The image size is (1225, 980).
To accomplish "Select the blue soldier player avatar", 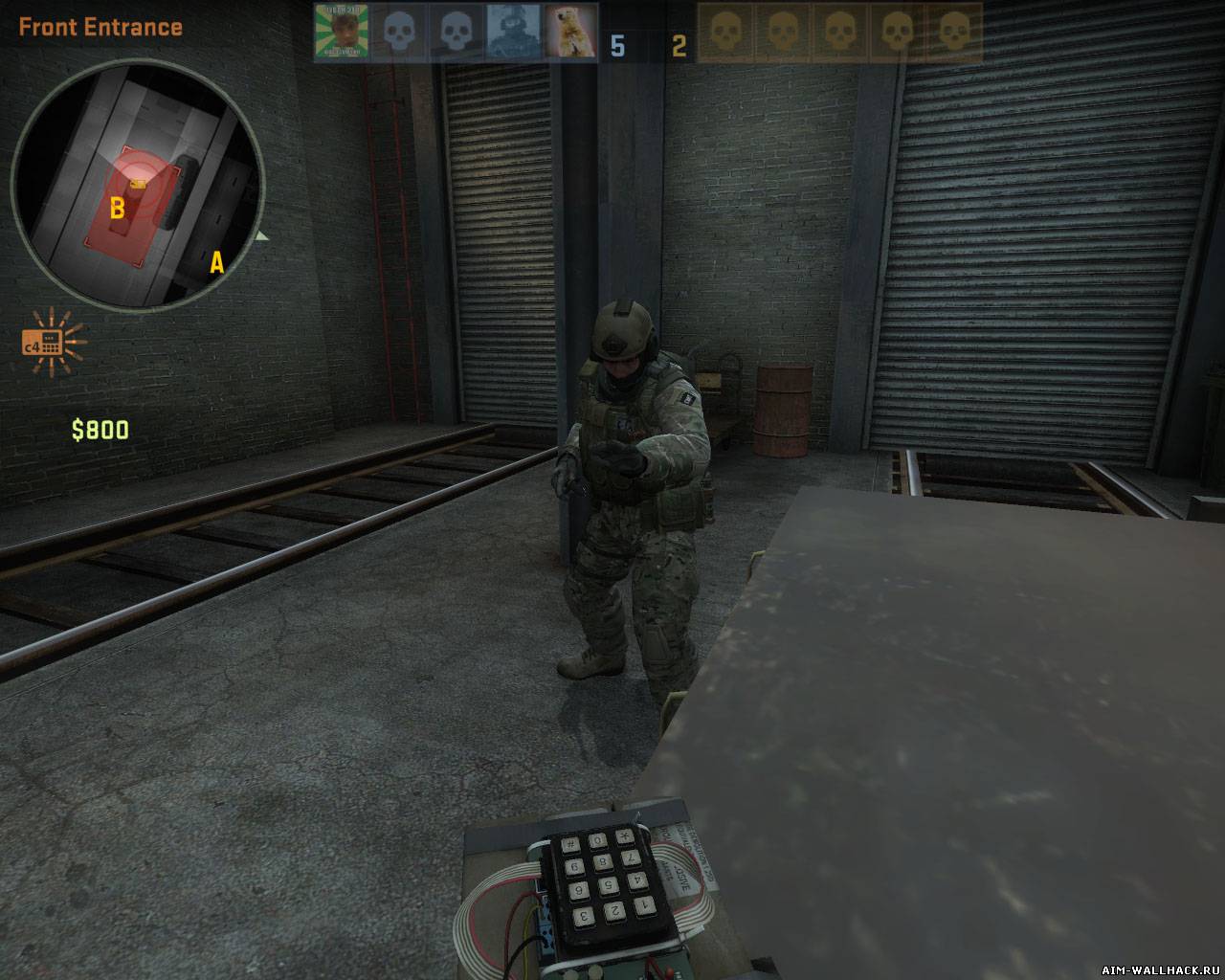I will point(513,32).
